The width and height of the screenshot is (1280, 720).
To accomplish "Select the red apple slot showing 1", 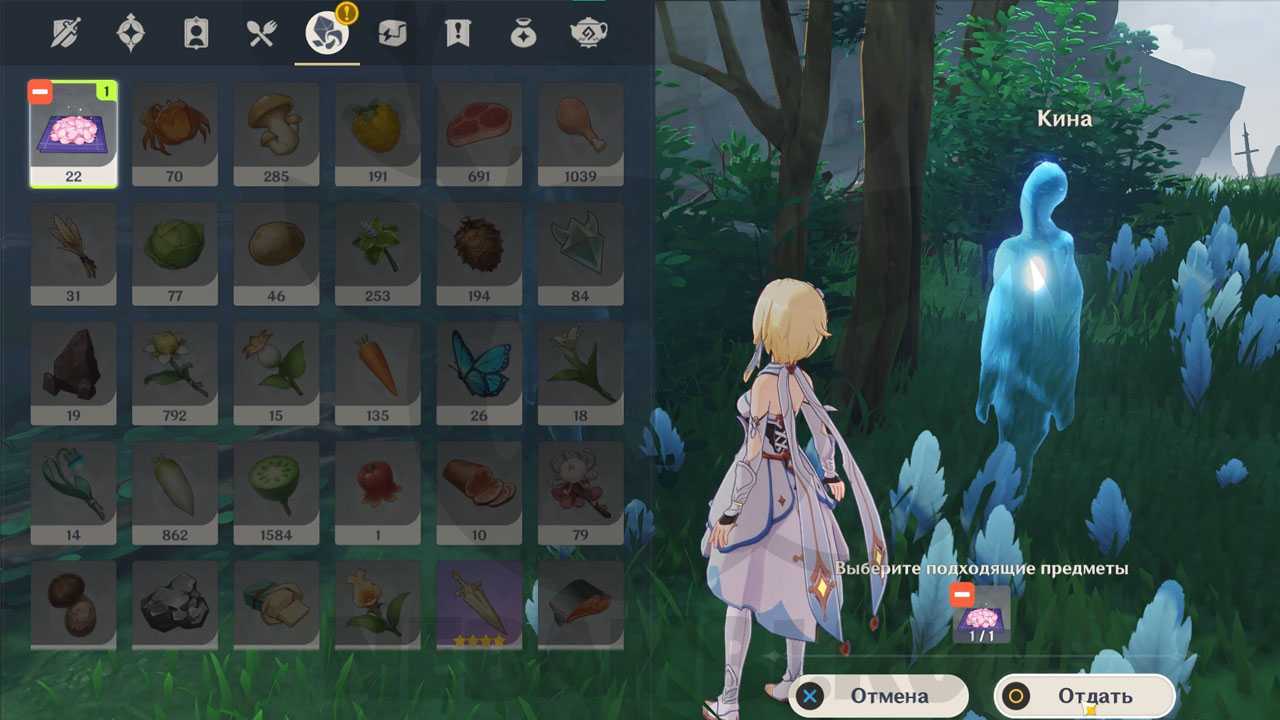I will pyautogui.click(x=378, y=493).
